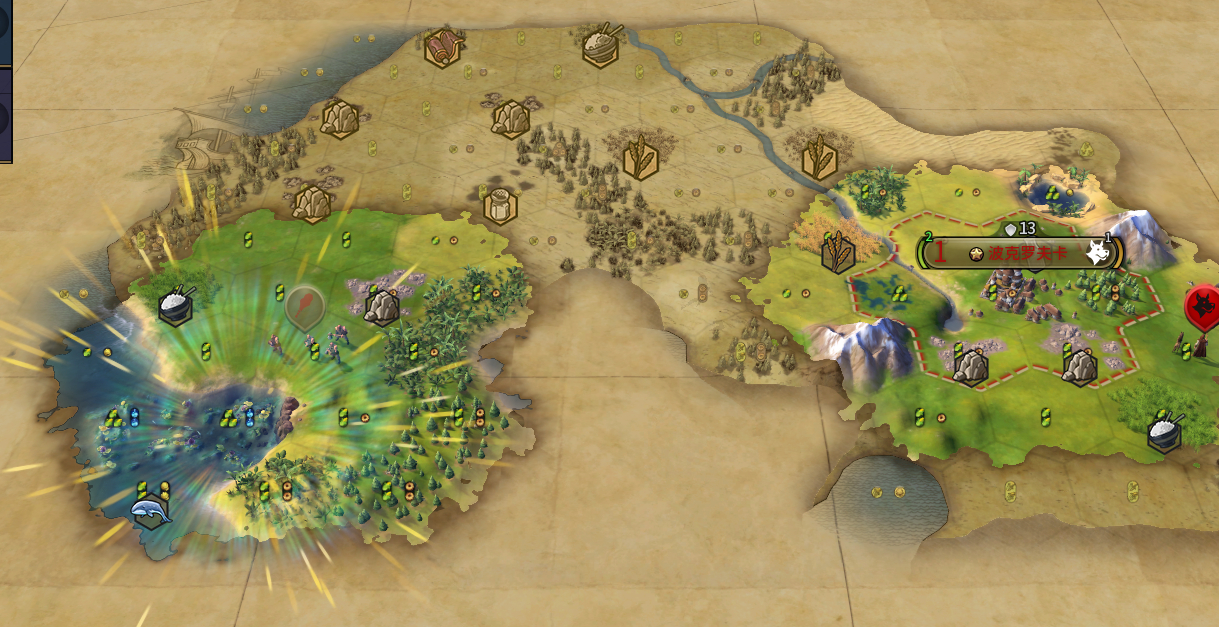The image size is (1219, 627).
Task: Select the 波克罗夫卡 city banner
Action: 1018,253
